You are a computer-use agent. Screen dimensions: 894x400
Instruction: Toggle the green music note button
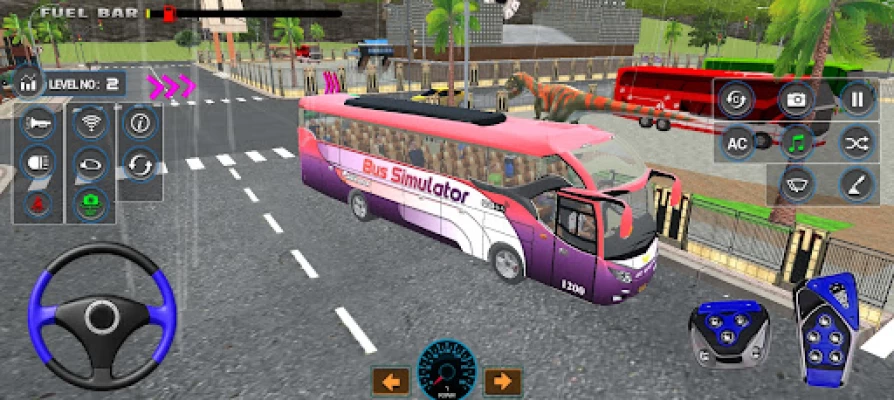(x=796, y=144)
